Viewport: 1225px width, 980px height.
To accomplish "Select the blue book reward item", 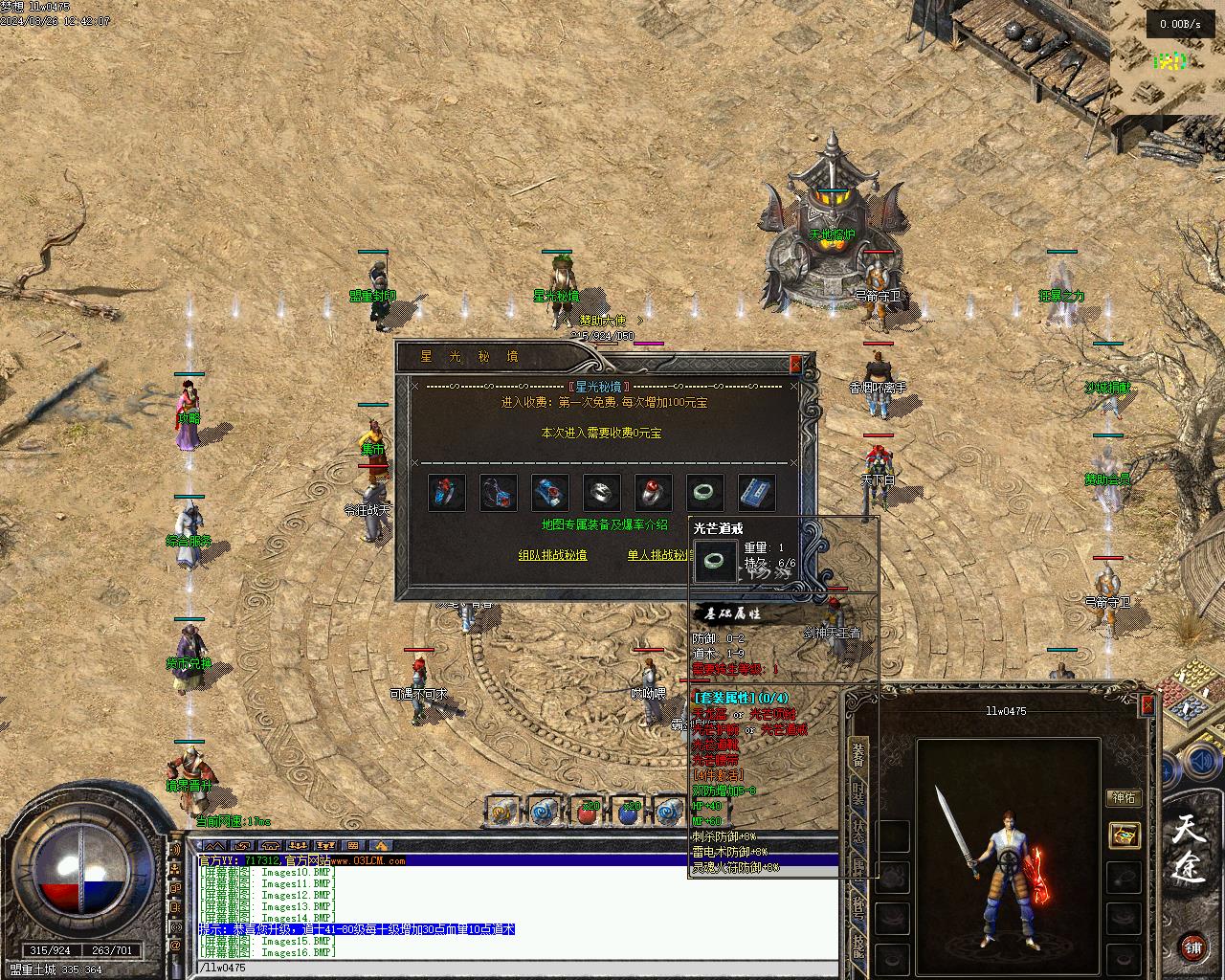I will (x=757, y=493).
